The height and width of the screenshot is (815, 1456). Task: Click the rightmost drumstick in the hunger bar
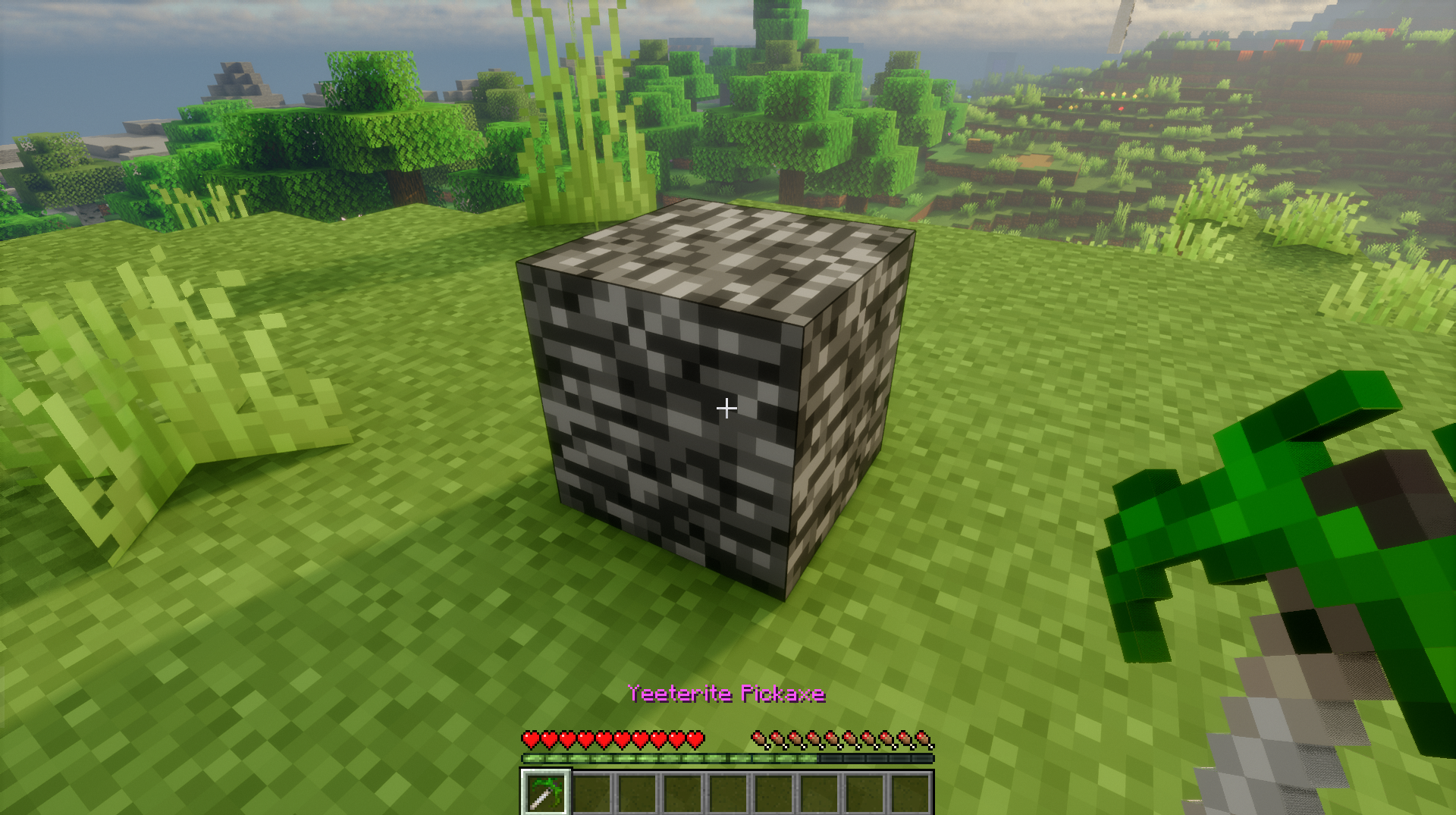coord(923,738)
